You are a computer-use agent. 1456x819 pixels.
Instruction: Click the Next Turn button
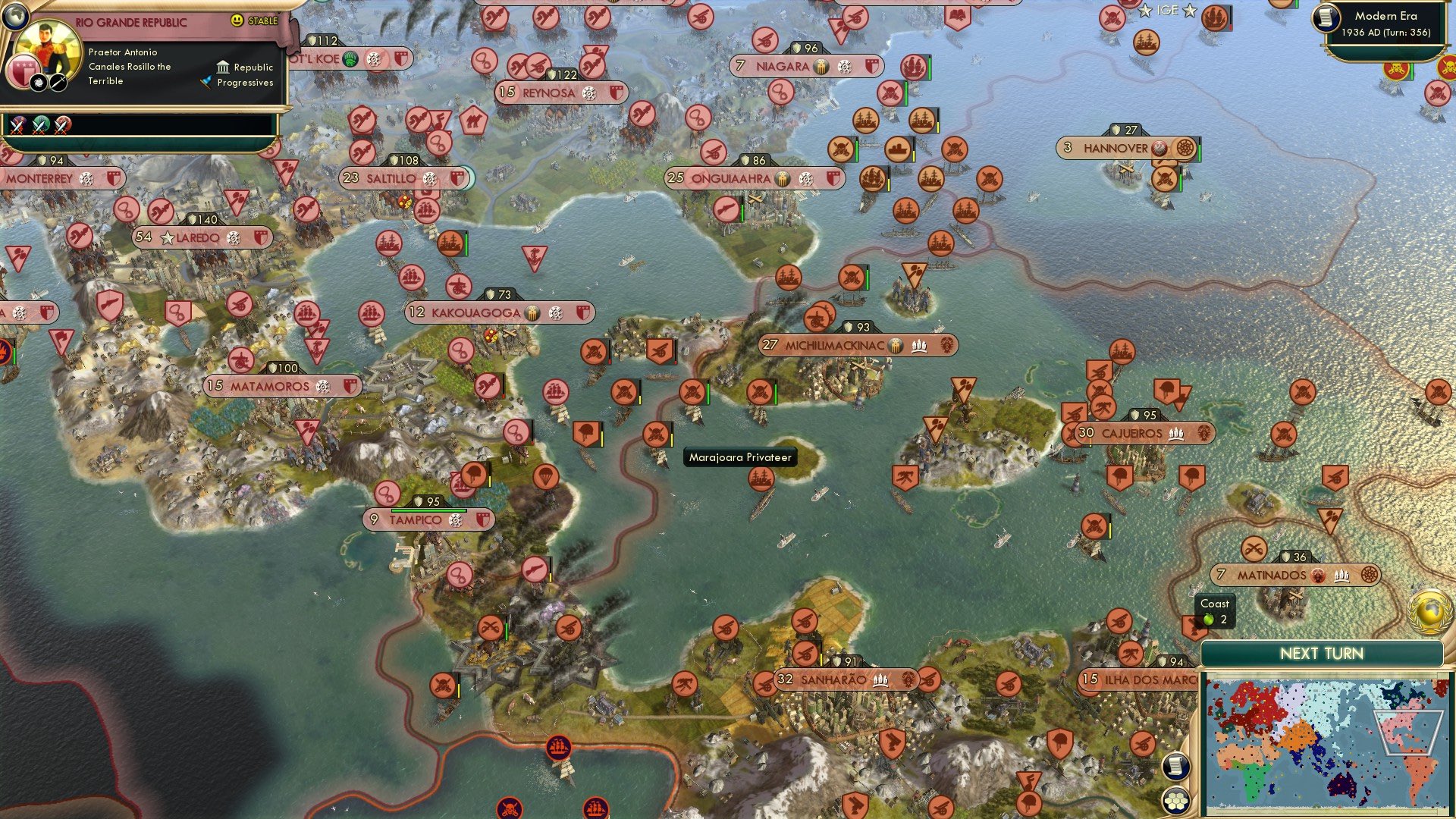(x=1322, y=652)
